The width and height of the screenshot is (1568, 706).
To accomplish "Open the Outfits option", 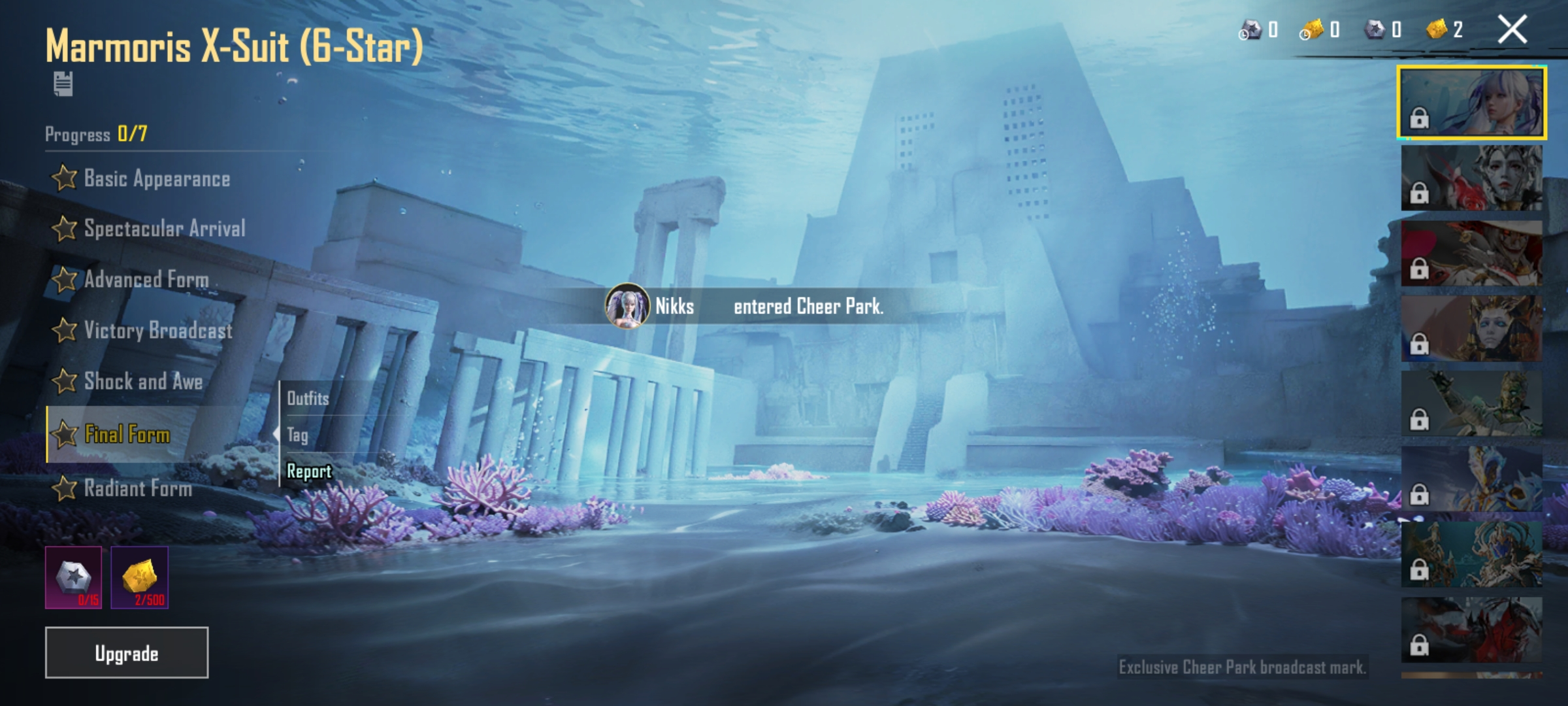I will pos(308,398).
